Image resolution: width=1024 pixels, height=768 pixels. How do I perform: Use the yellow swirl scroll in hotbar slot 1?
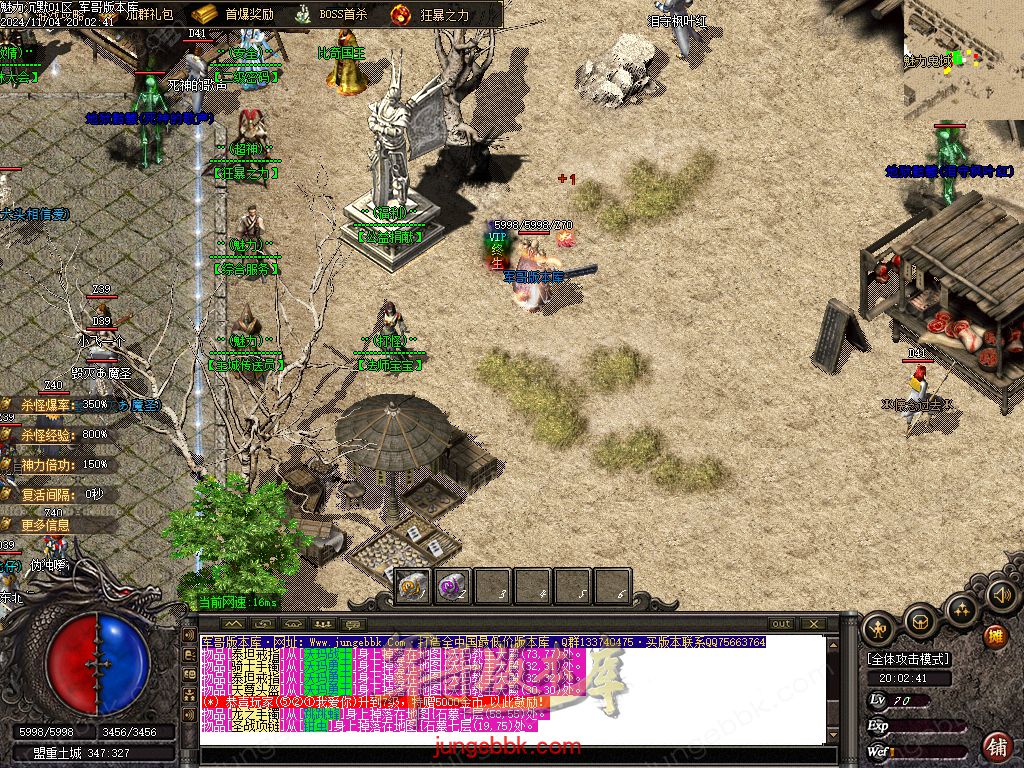(x=412, y=586)
